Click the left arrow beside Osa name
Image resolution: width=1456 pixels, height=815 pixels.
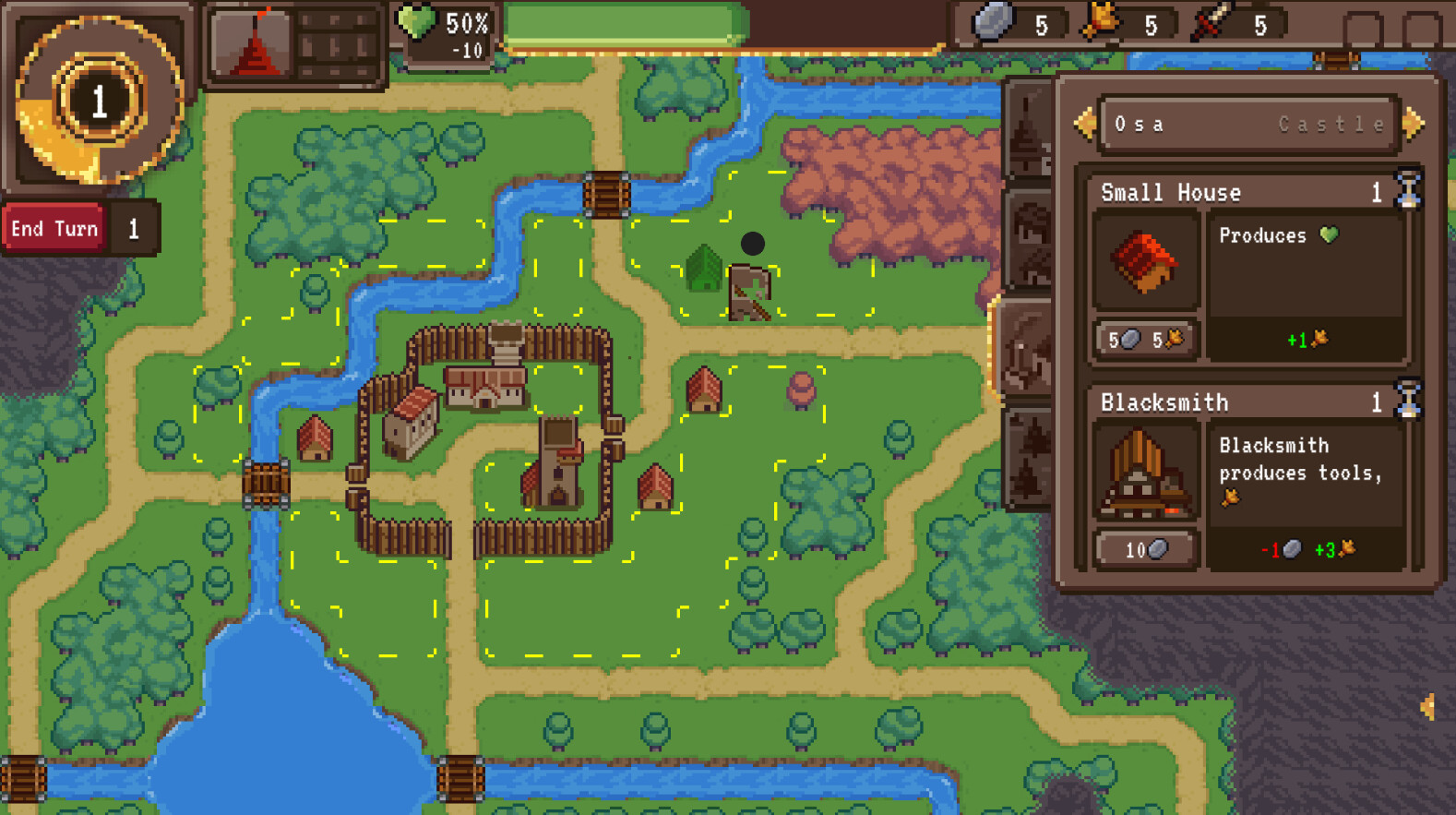pyautogui.click(x=1086, y=124)
